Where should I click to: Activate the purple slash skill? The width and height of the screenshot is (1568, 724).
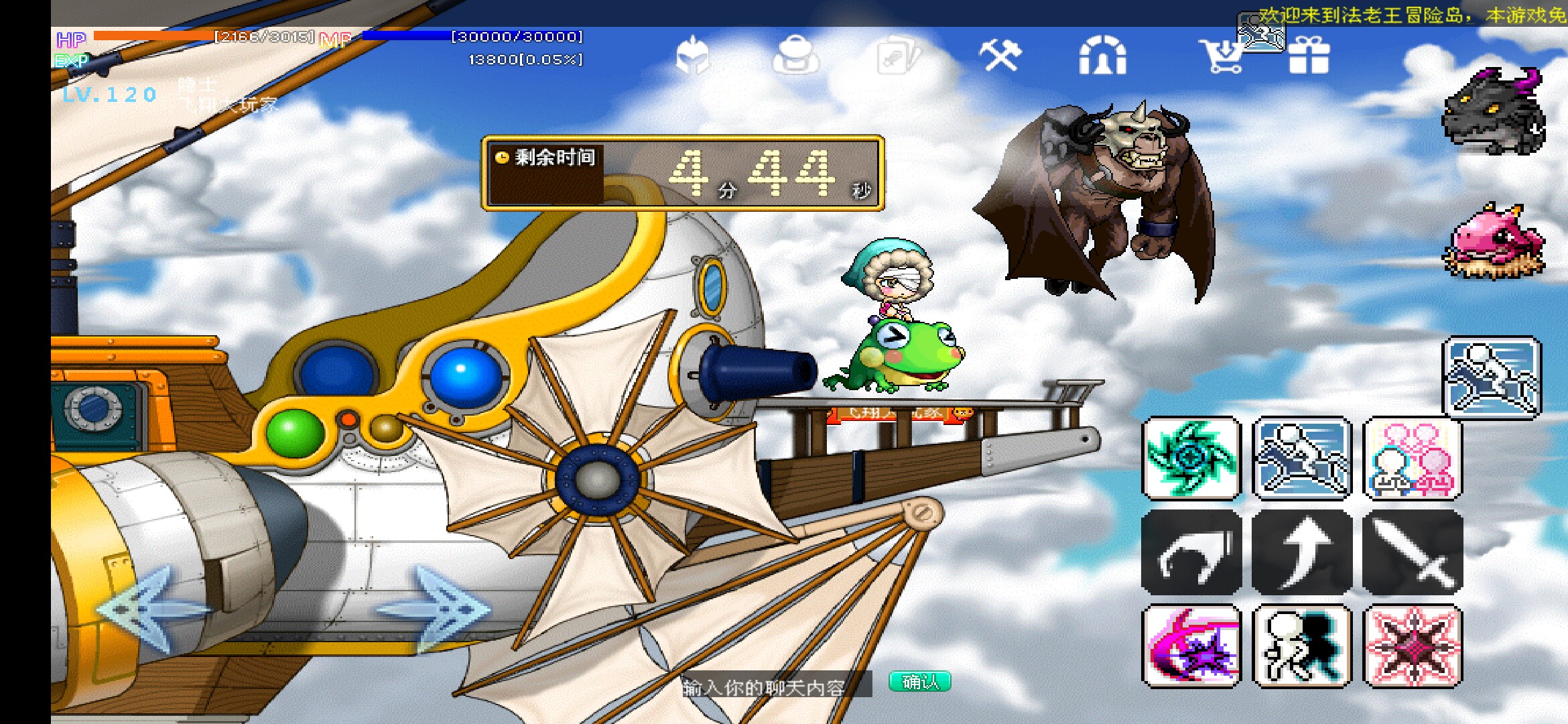point(1191,646)
